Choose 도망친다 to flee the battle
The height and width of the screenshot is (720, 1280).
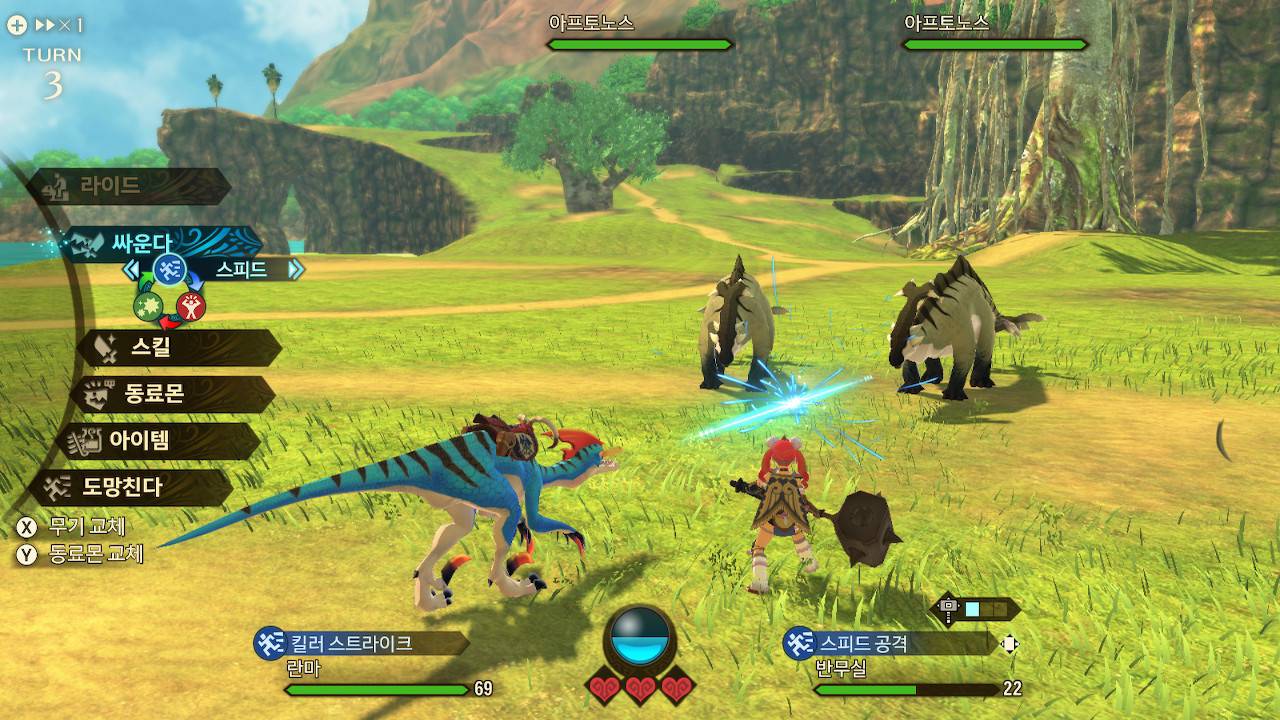click(x=132, y=488)
